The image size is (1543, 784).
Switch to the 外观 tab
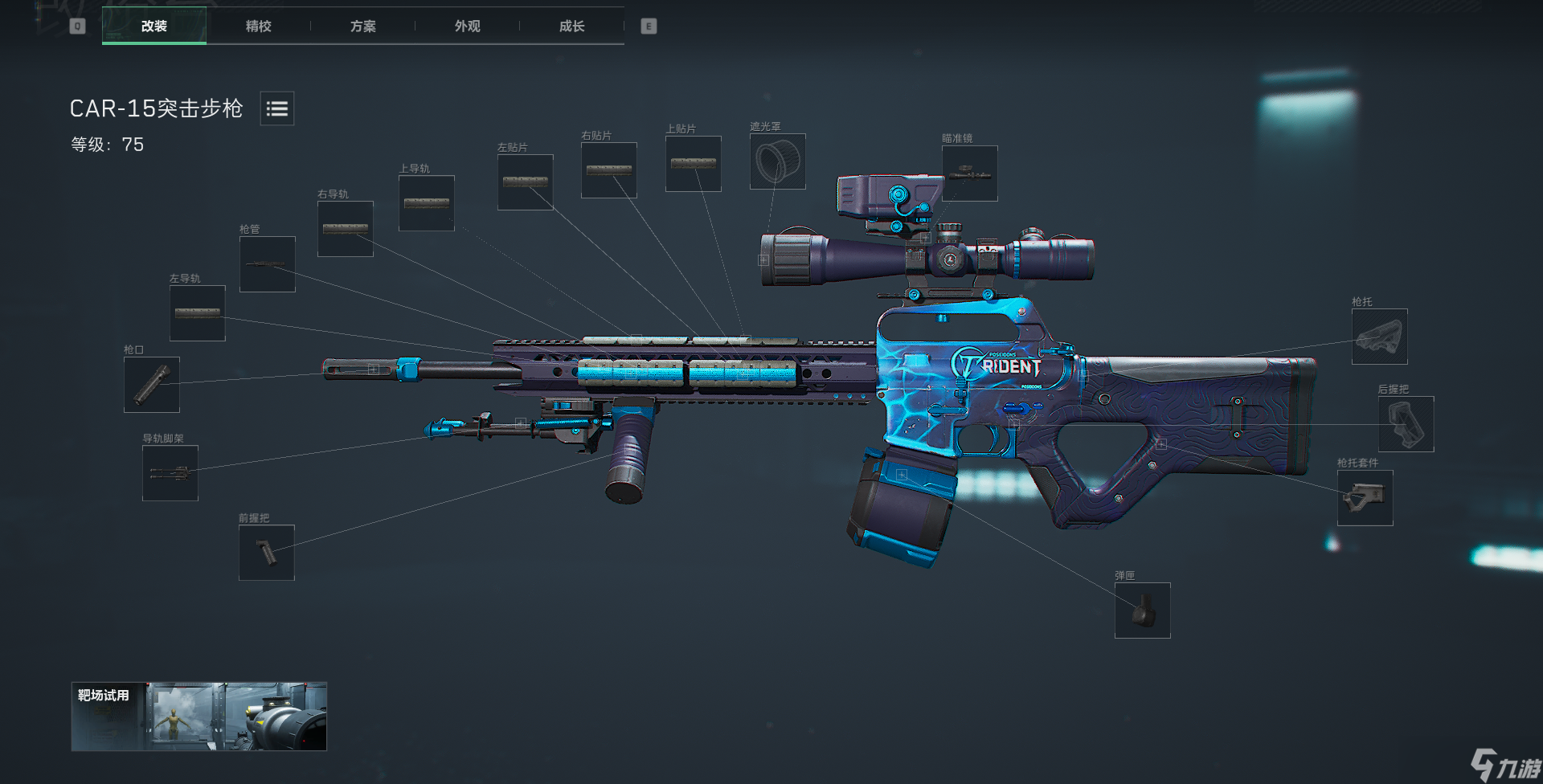tap(468, 26)
